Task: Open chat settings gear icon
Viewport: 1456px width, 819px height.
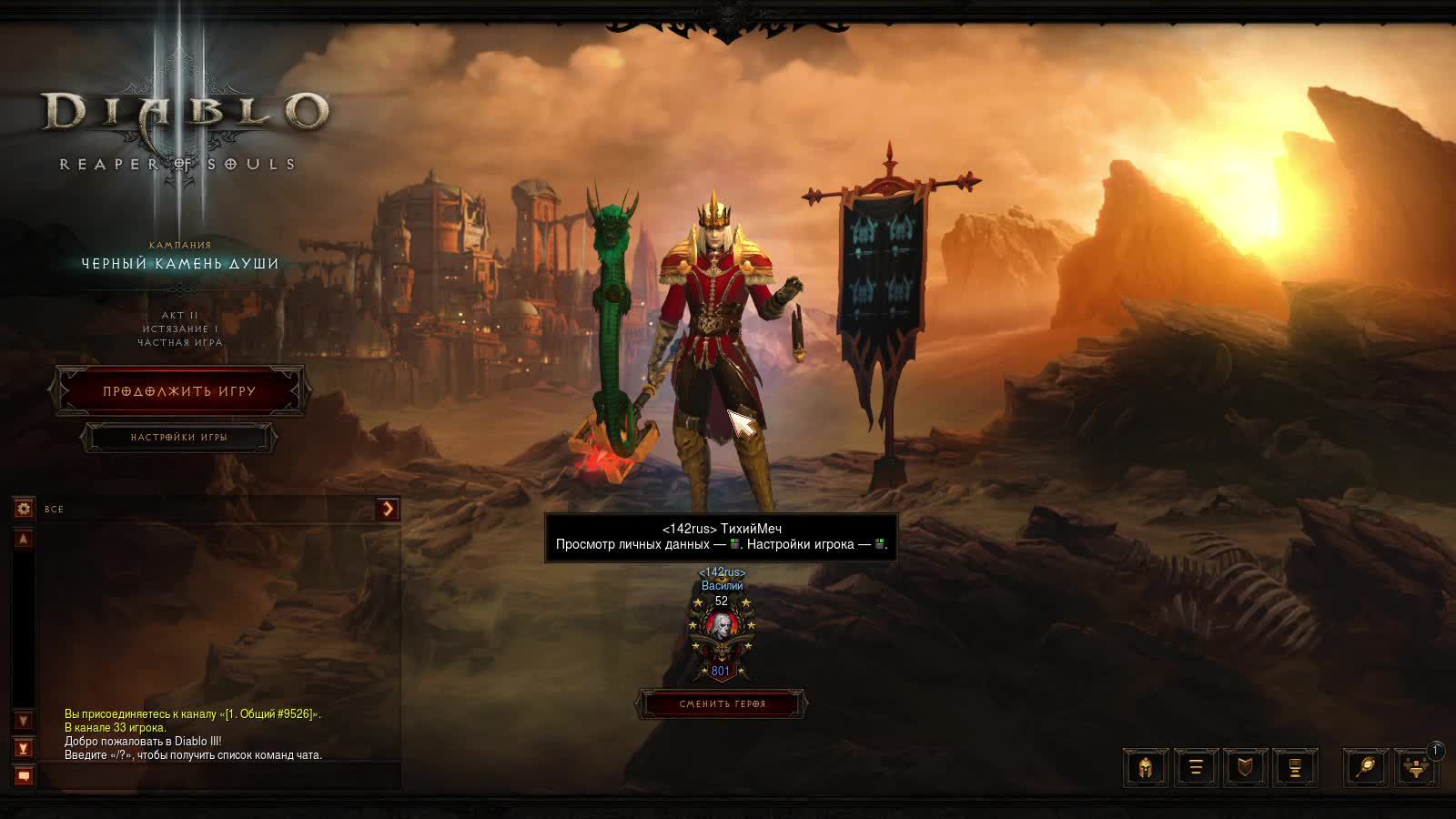Action: pos(24,509)
